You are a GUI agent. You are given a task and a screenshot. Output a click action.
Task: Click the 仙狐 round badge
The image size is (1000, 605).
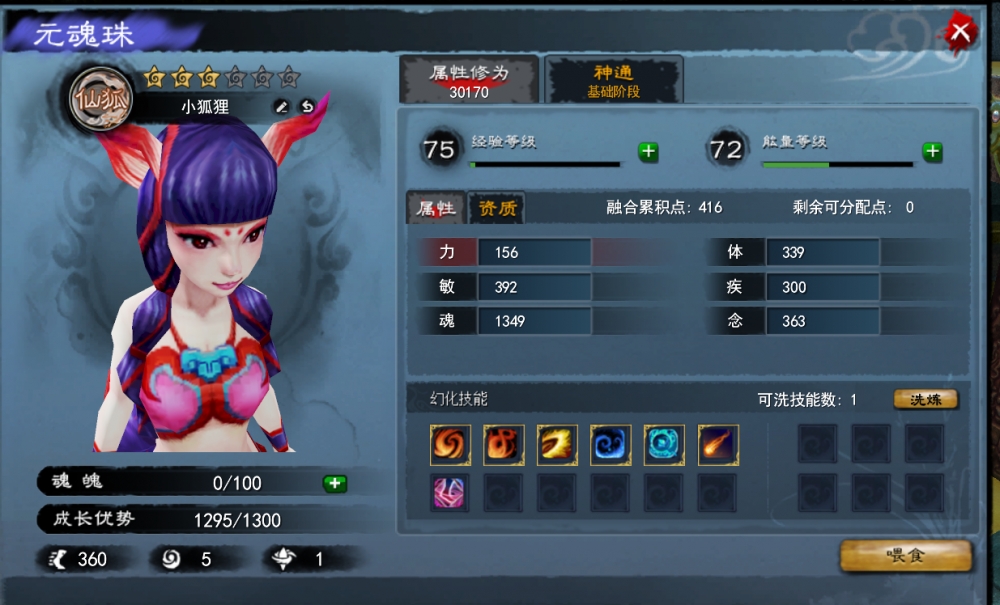pyautogui.click(x=100, y=98)
